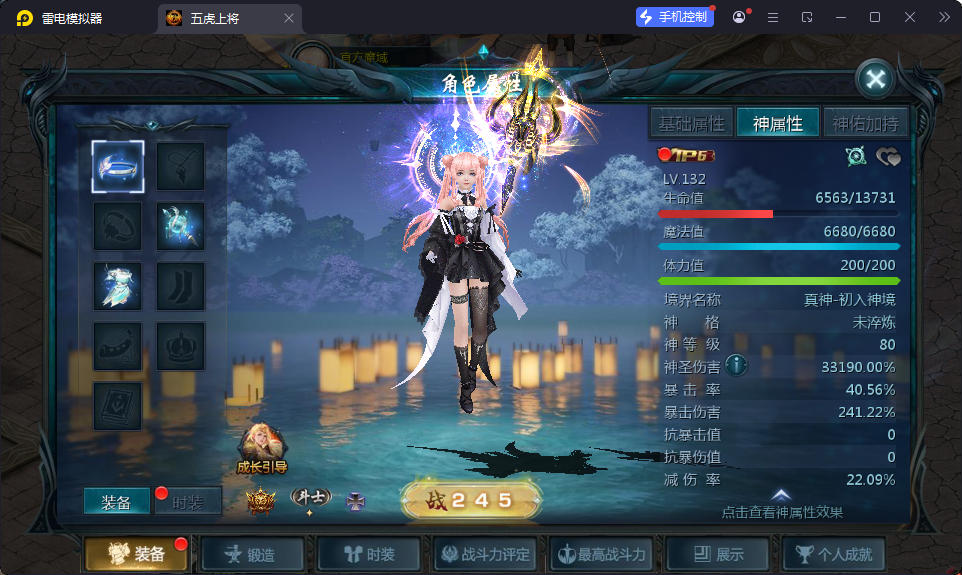Select the 神属性 tab
The height and width of the screenshot is (575, 962).
click(778, 123)
